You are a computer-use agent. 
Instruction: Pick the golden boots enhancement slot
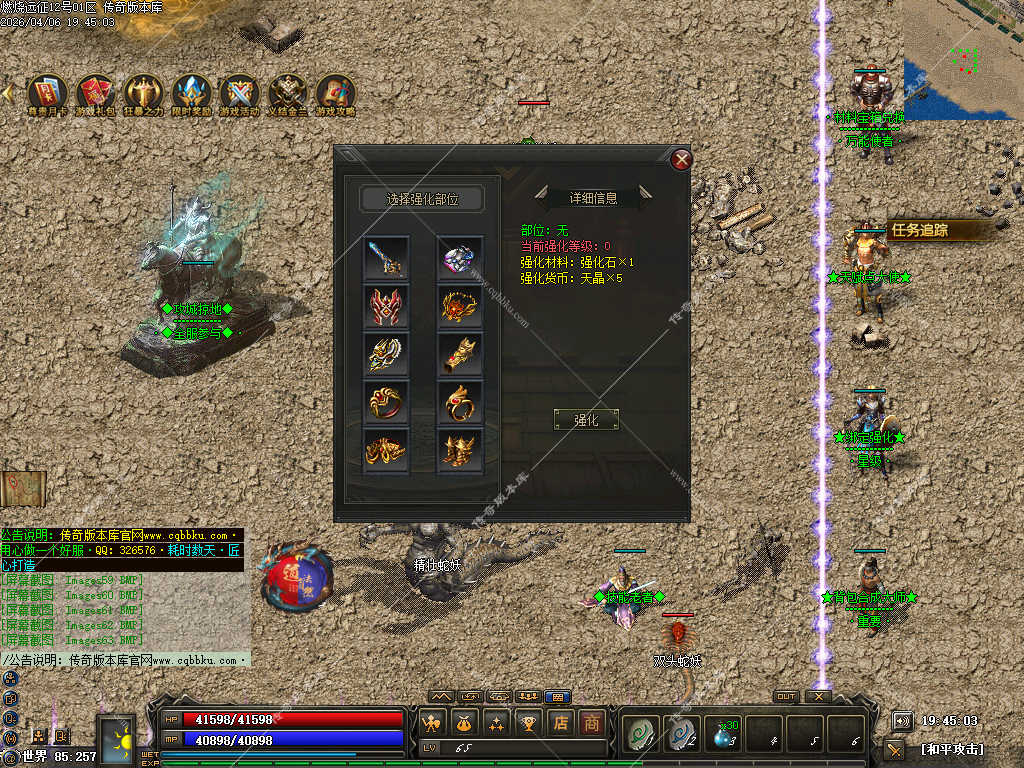(x=460, y=449)
